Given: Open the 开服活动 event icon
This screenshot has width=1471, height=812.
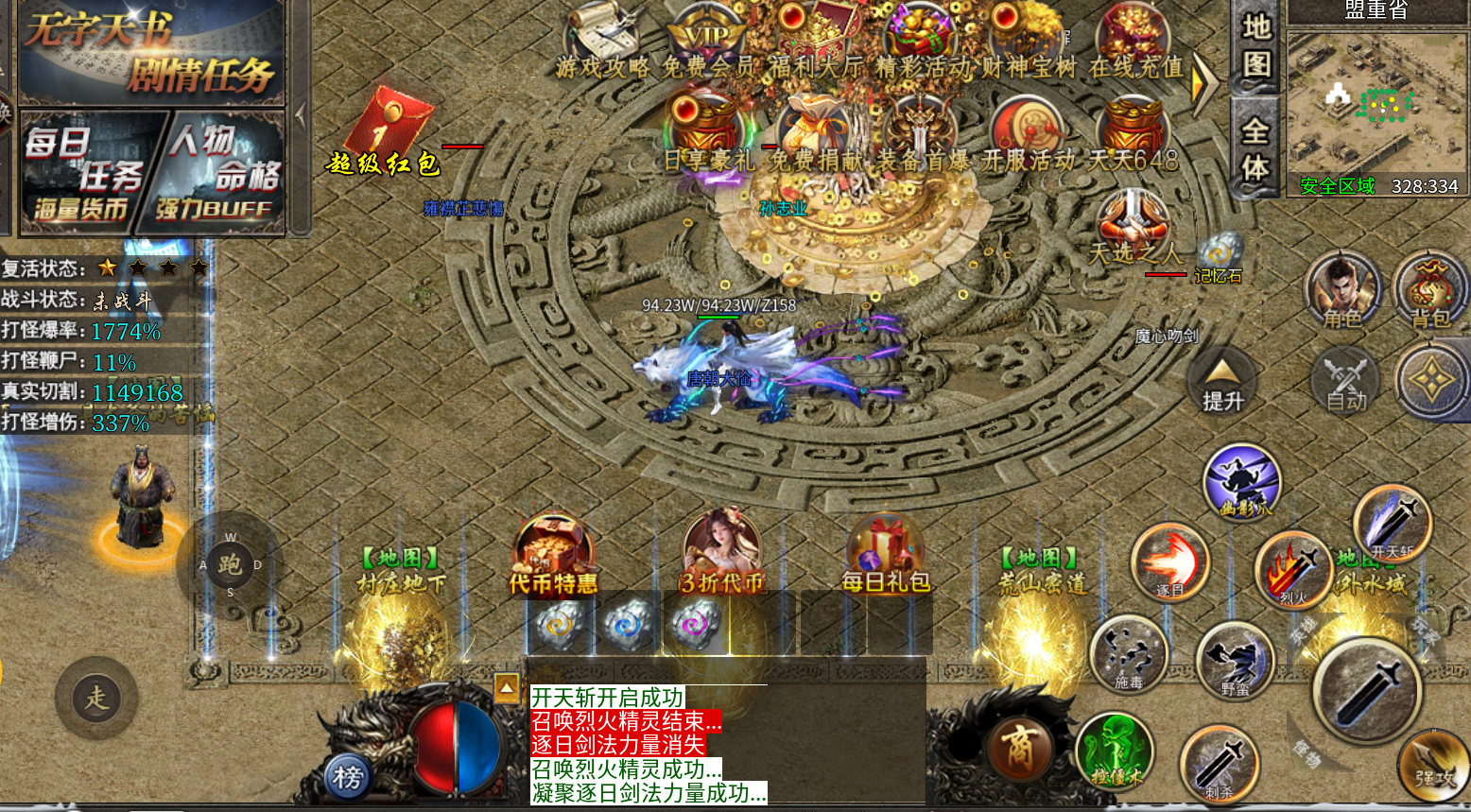Looking at the screenshot, I should 1028,135.
